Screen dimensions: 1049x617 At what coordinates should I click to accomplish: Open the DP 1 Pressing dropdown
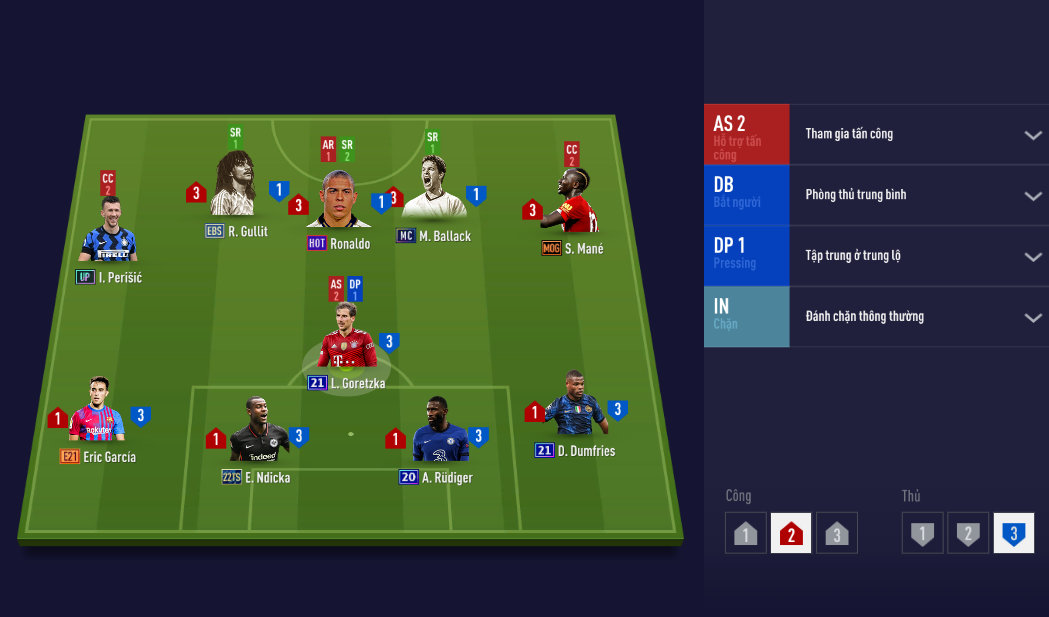pyautogui.click(x=1033, y=257)
